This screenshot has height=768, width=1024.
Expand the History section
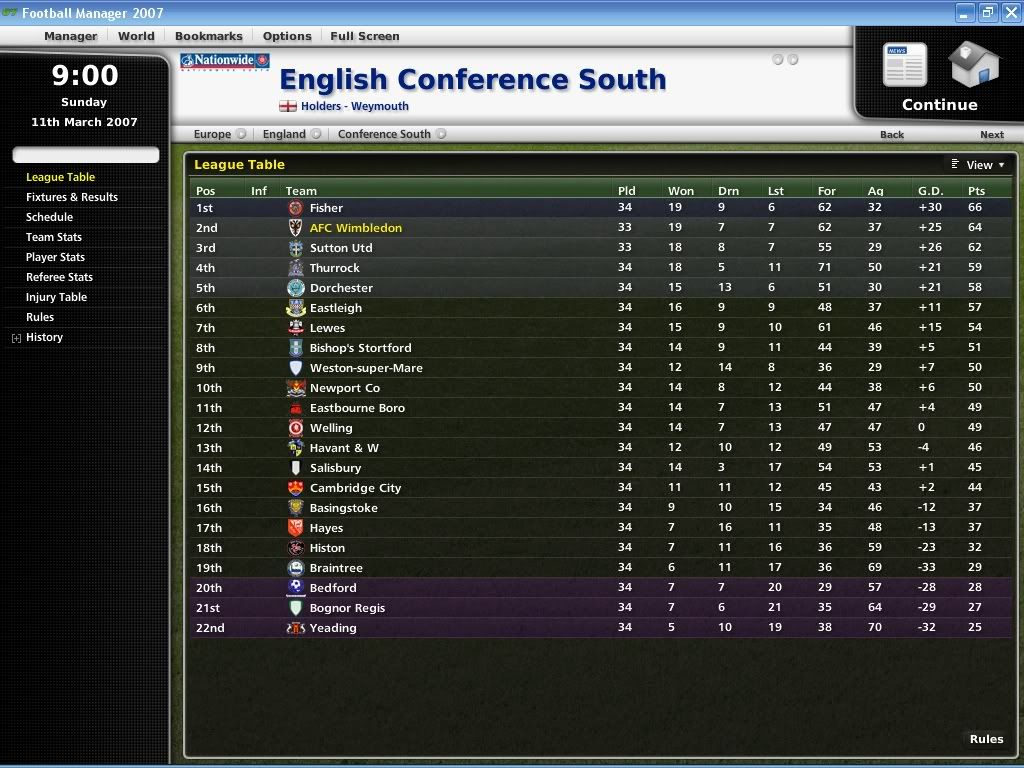coord(16,338)
